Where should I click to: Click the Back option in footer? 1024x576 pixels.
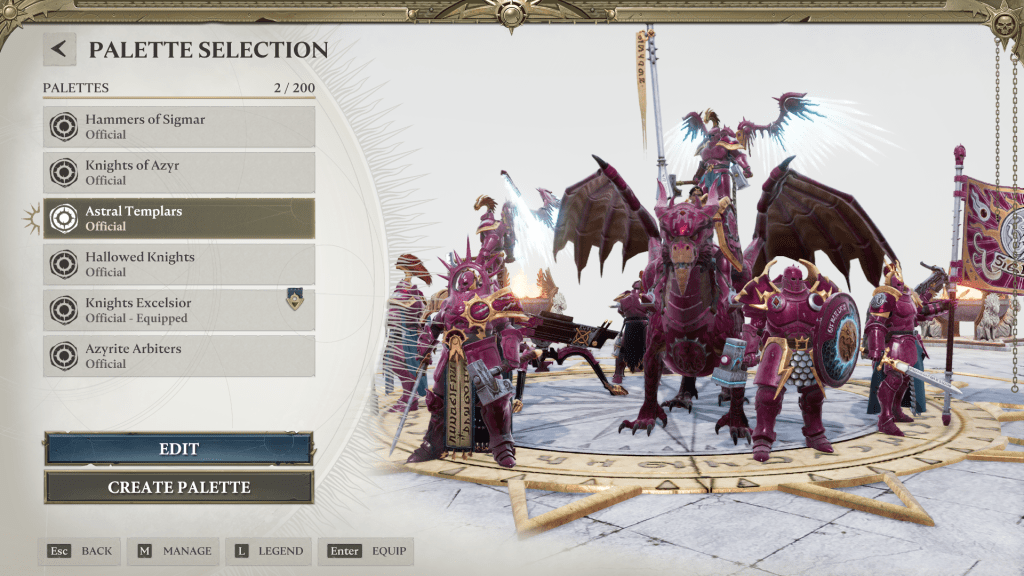pyautogui.click(x=80, y=551)
